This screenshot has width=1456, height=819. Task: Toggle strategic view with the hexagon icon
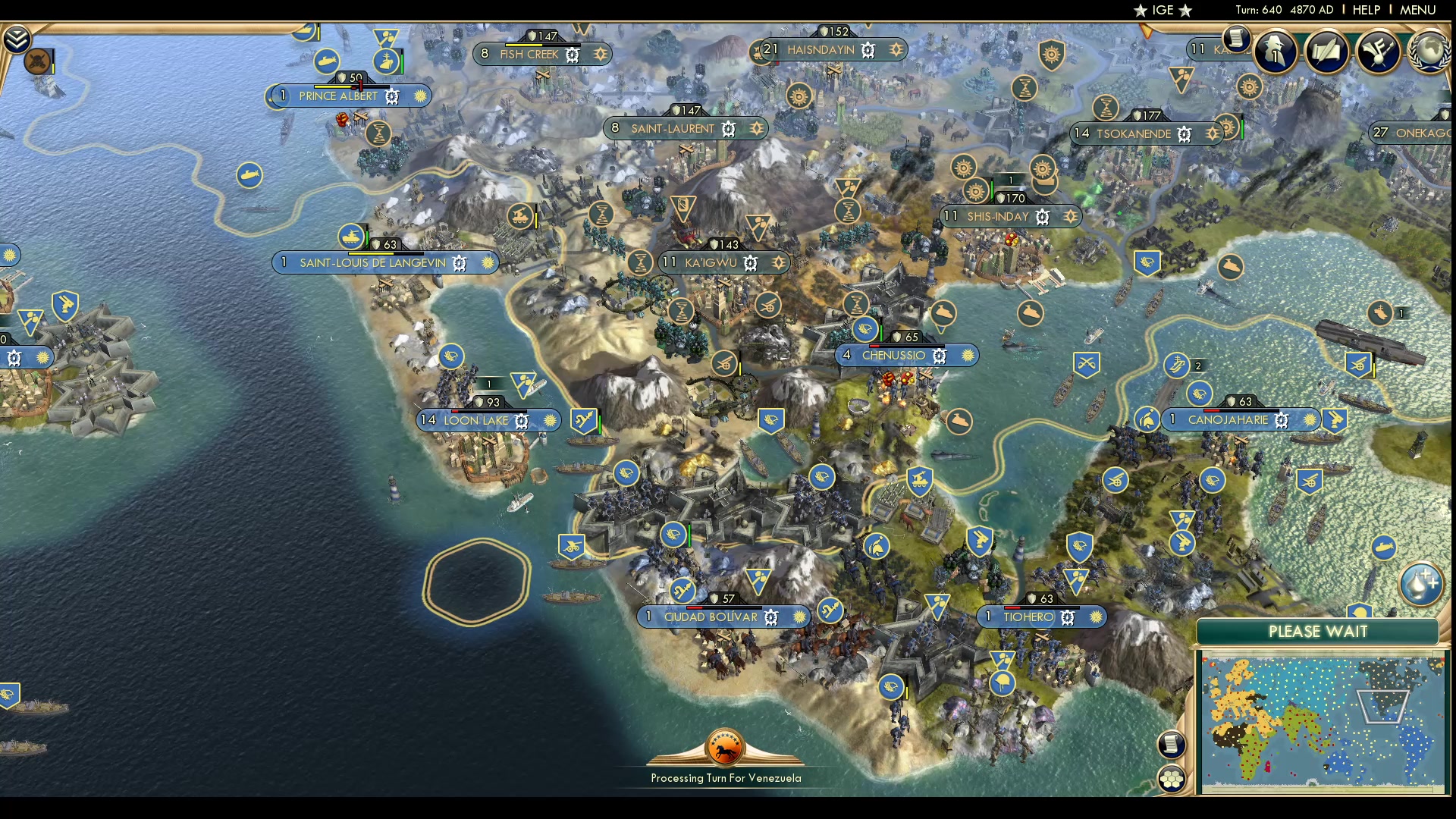tap(1172, 777)
